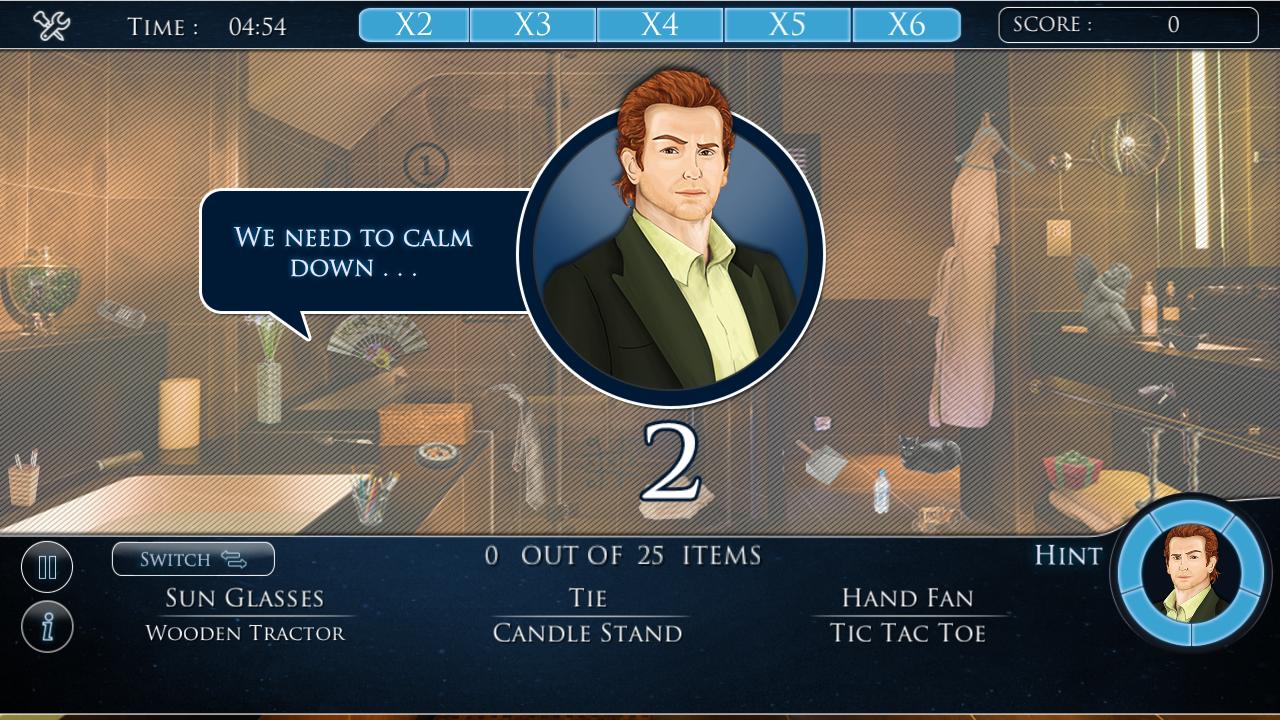Select Sun Glasses from the item list
This screenshot has width=1280, height=720.
click(x=243, y=597)
